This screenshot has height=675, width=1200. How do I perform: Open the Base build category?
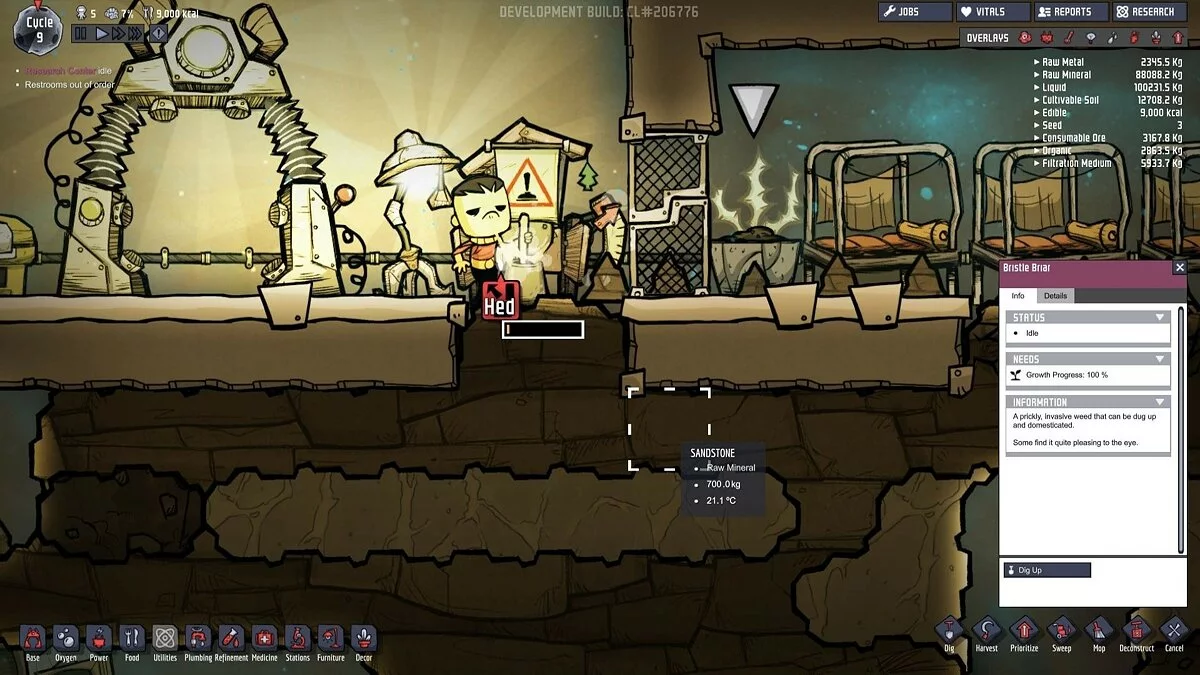[33, 640]
